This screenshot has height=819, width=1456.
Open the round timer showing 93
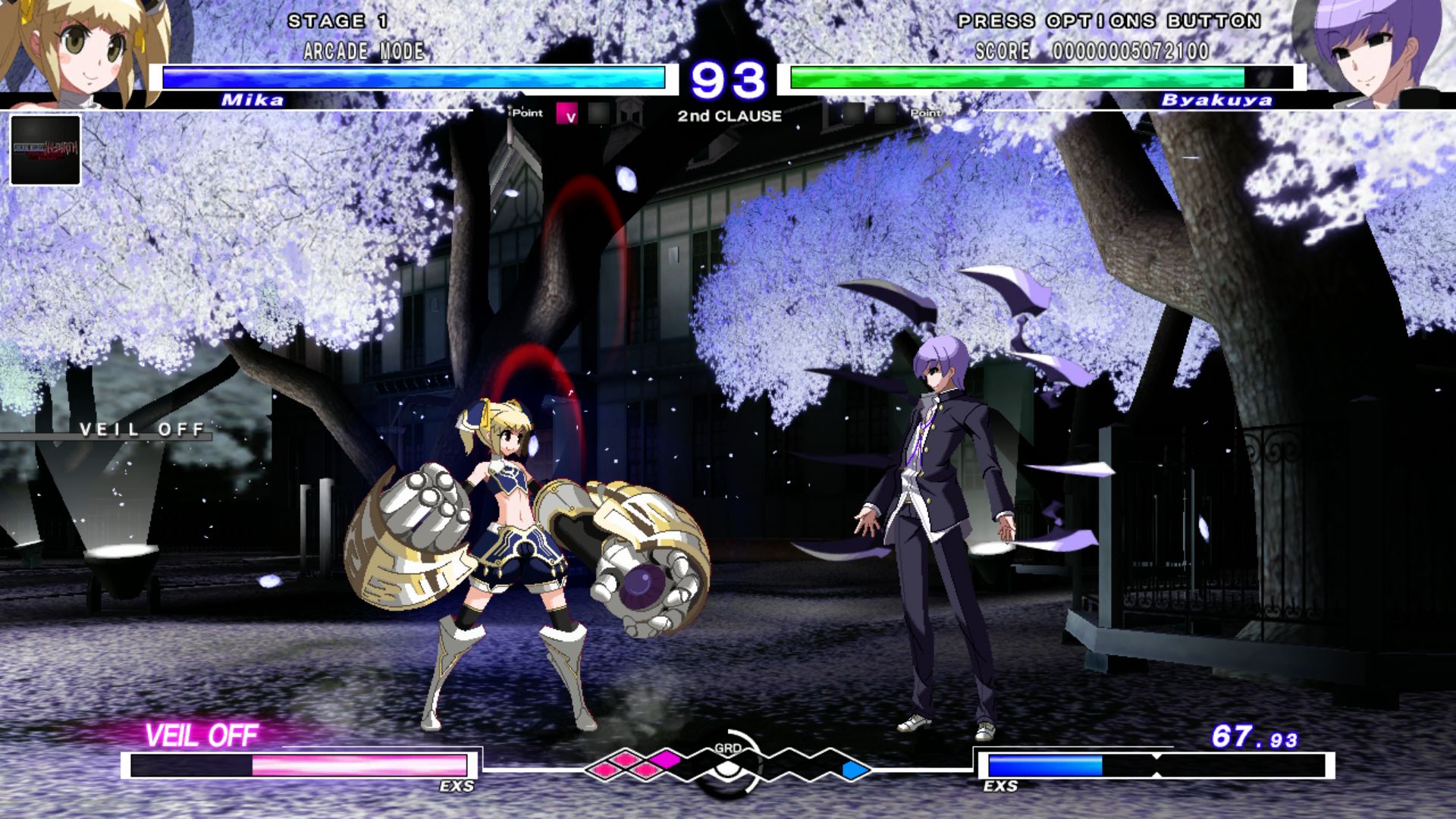point(730,78)
